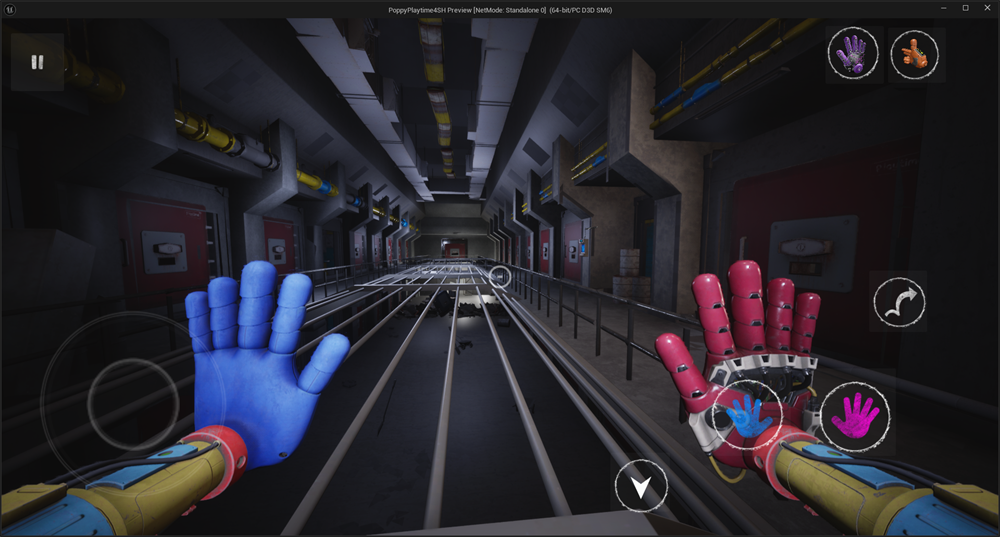Close the game preview window
This screenshot has width=1000, height=537.
pos(987,8)
